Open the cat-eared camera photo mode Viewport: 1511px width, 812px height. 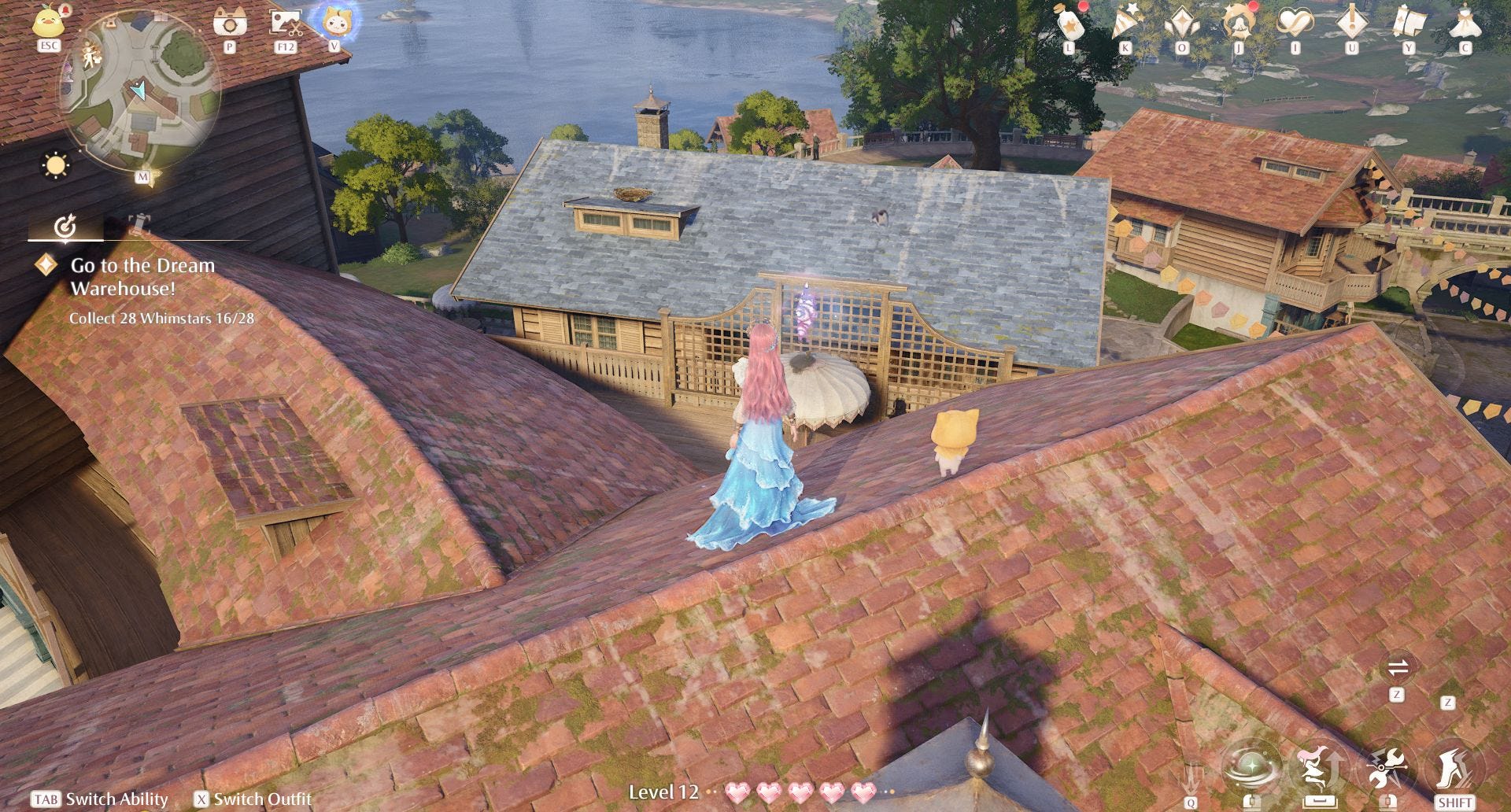pos(230,22)
